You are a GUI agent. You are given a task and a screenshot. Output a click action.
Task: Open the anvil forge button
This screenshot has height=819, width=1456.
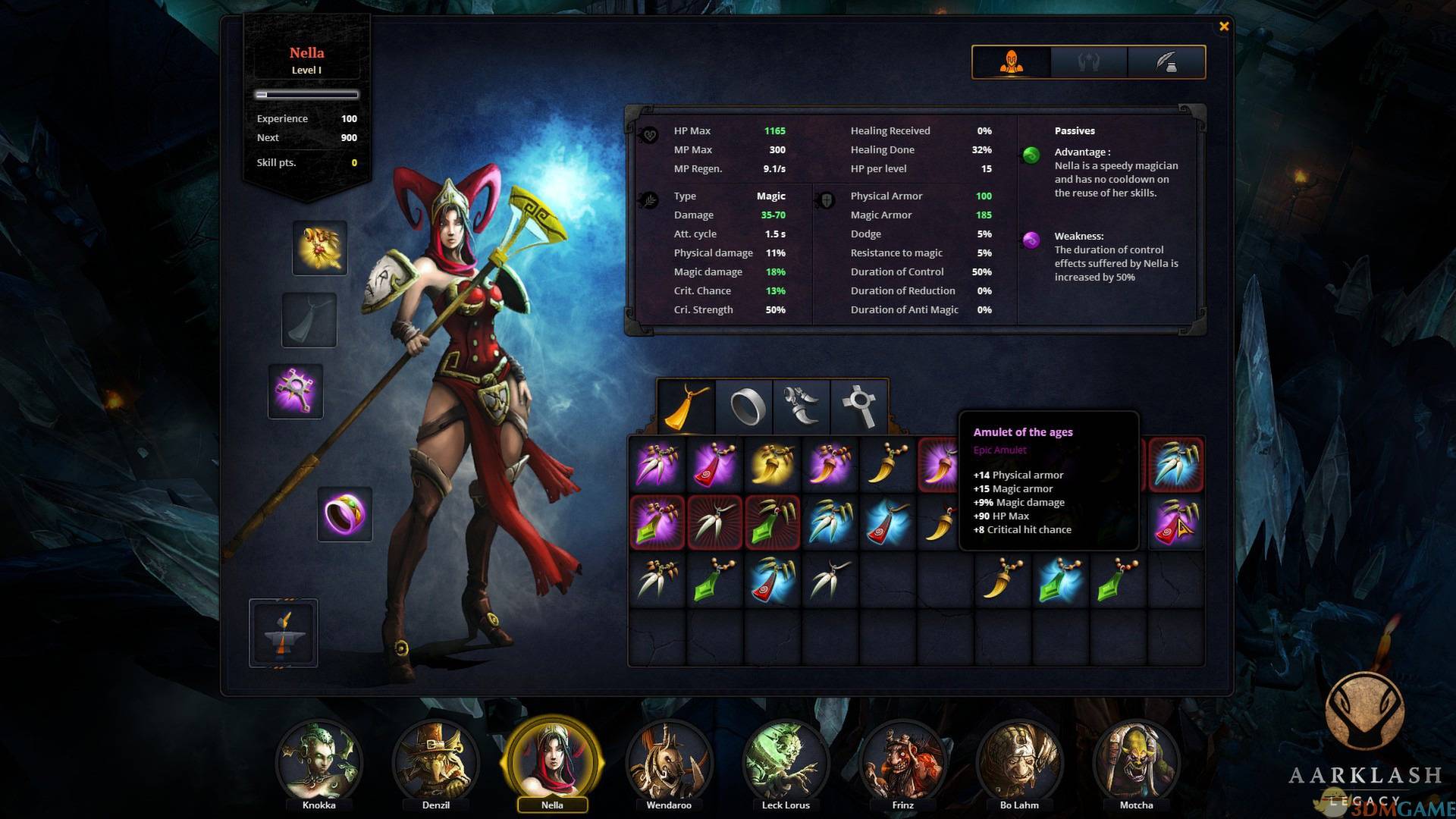(x=284, y=633)
